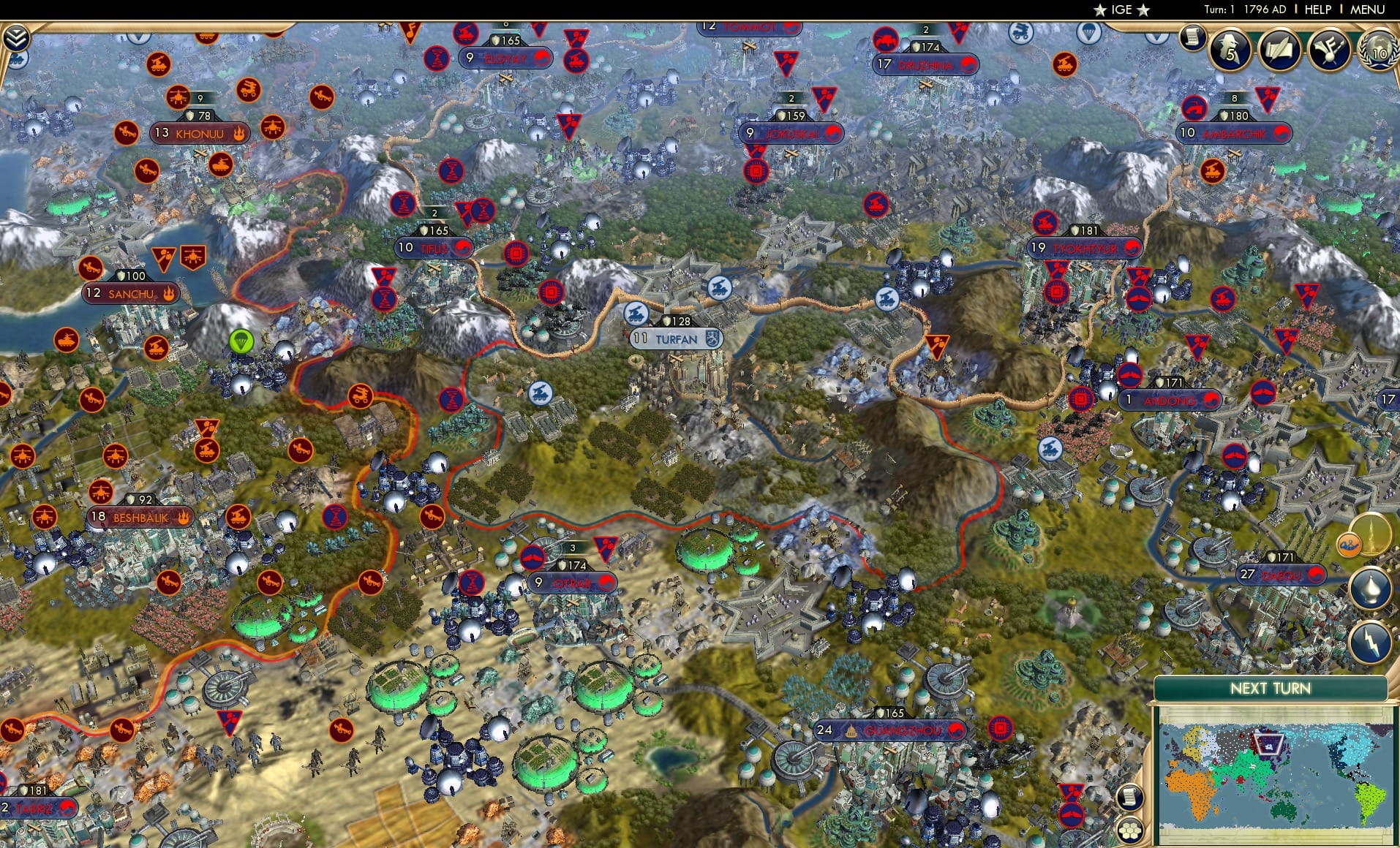This screenshot has height=848, width=1400.
Task: Select the helicopter unit flag above Turfan
Action: (x=636, y=313)
